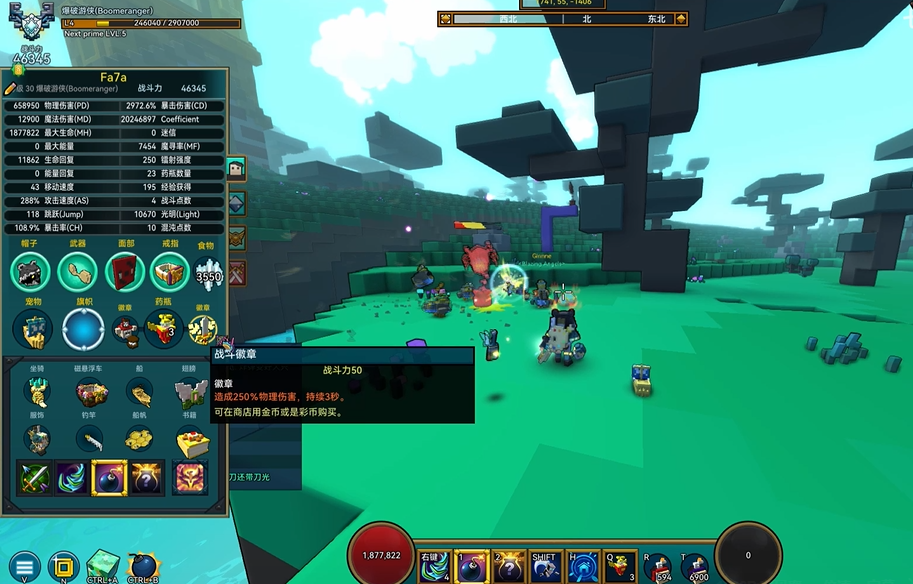Select the ring (戒指) equipment slot

point(169,271)
